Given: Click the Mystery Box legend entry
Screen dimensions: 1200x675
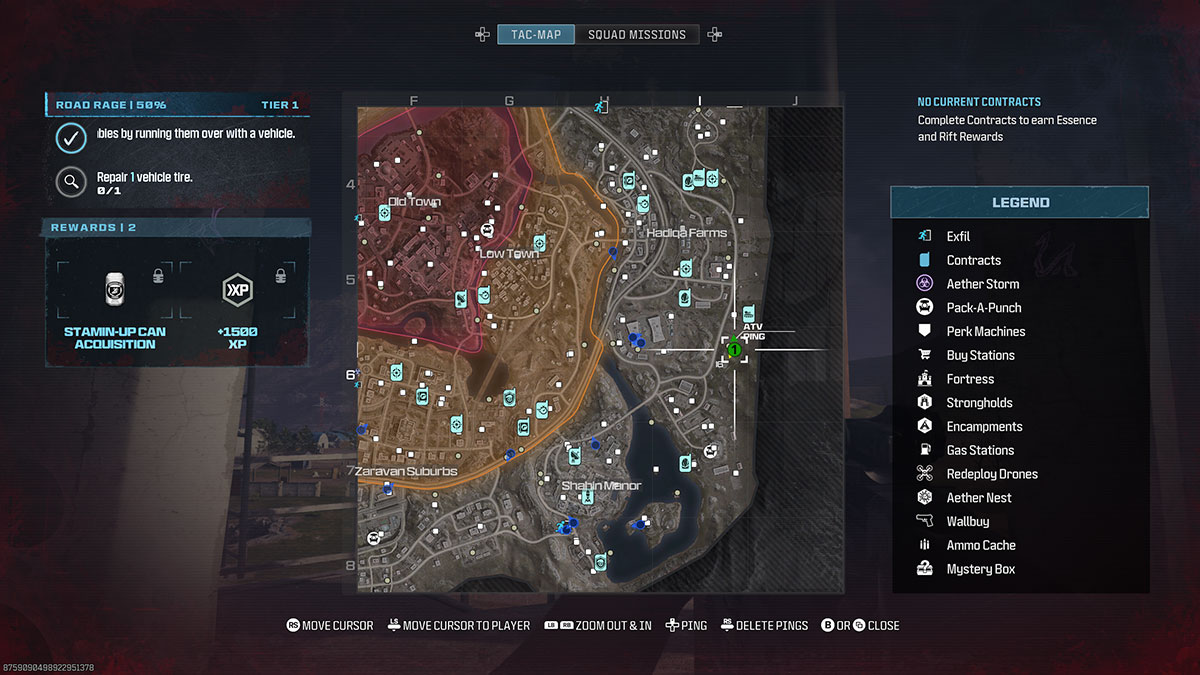Looking at the screenshot, I should pos(980,570).
